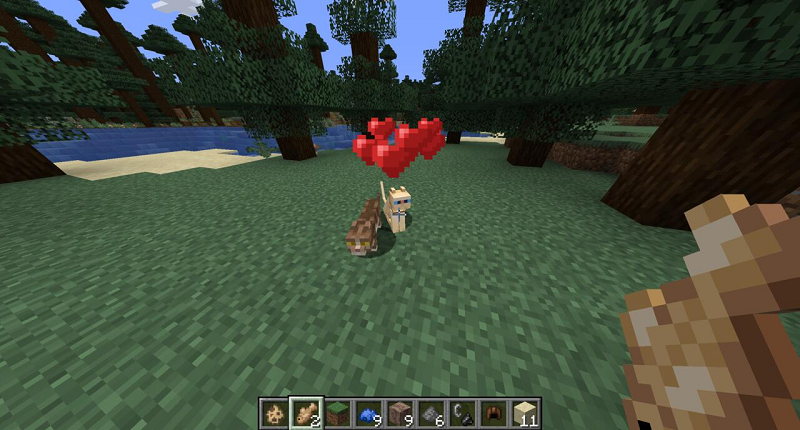The height and width of the screenshot is (430, 800).
Task: Choose the pale sandstone block slot
Action: 526,412
